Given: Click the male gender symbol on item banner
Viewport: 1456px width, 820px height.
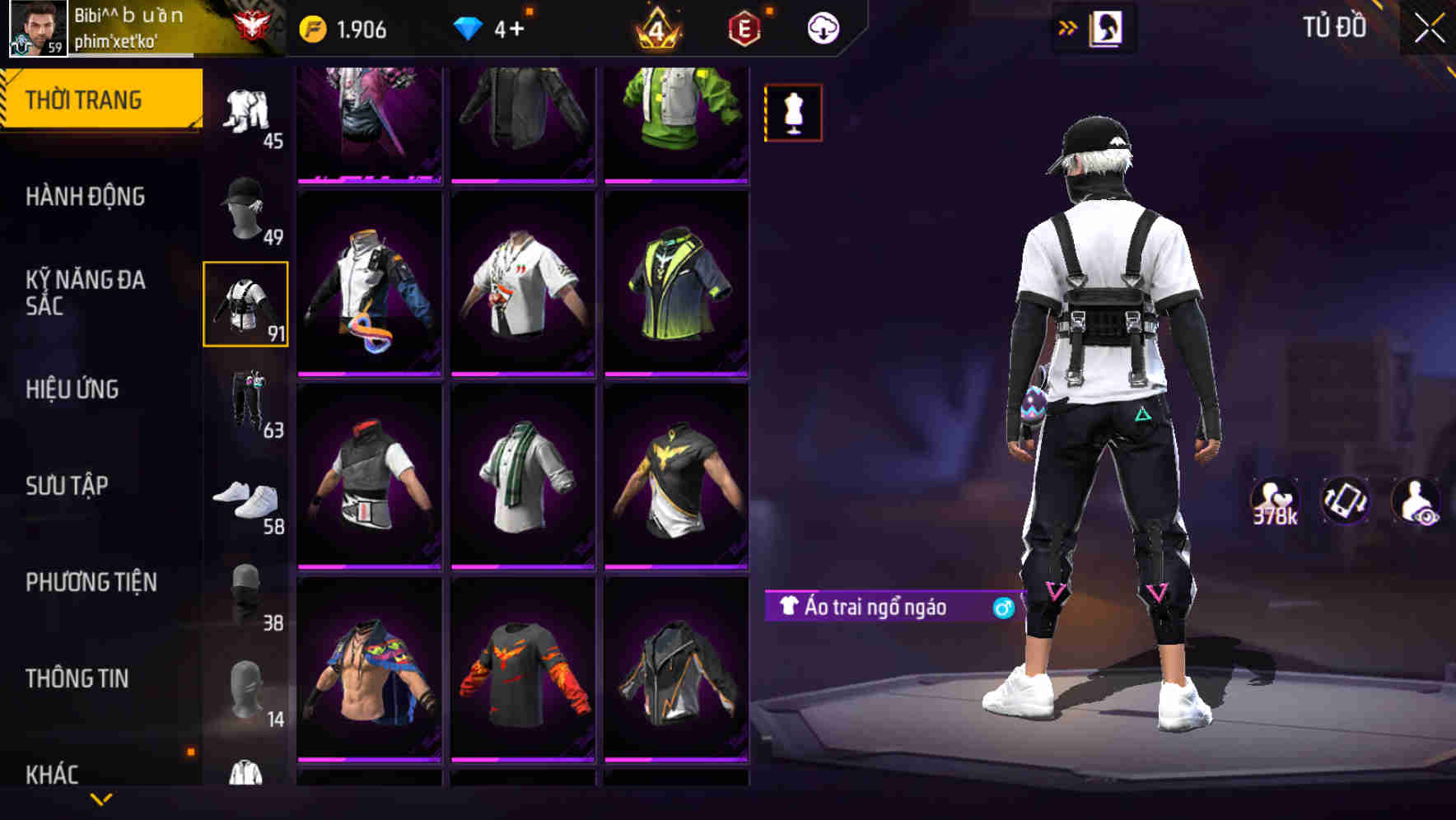Looking at the screenshot, I should [x=999, y=608].
